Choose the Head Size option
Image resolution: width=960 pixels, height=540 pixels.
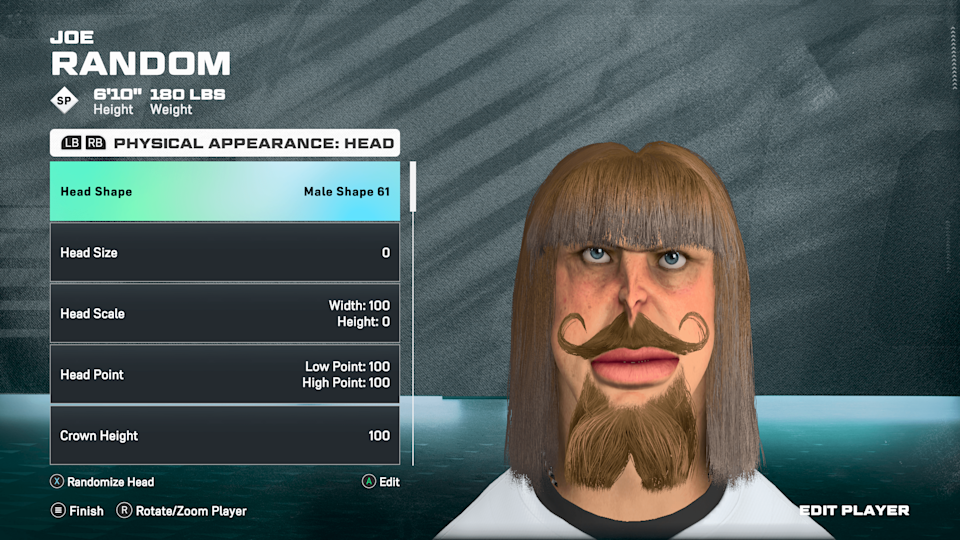coord(225,252)
